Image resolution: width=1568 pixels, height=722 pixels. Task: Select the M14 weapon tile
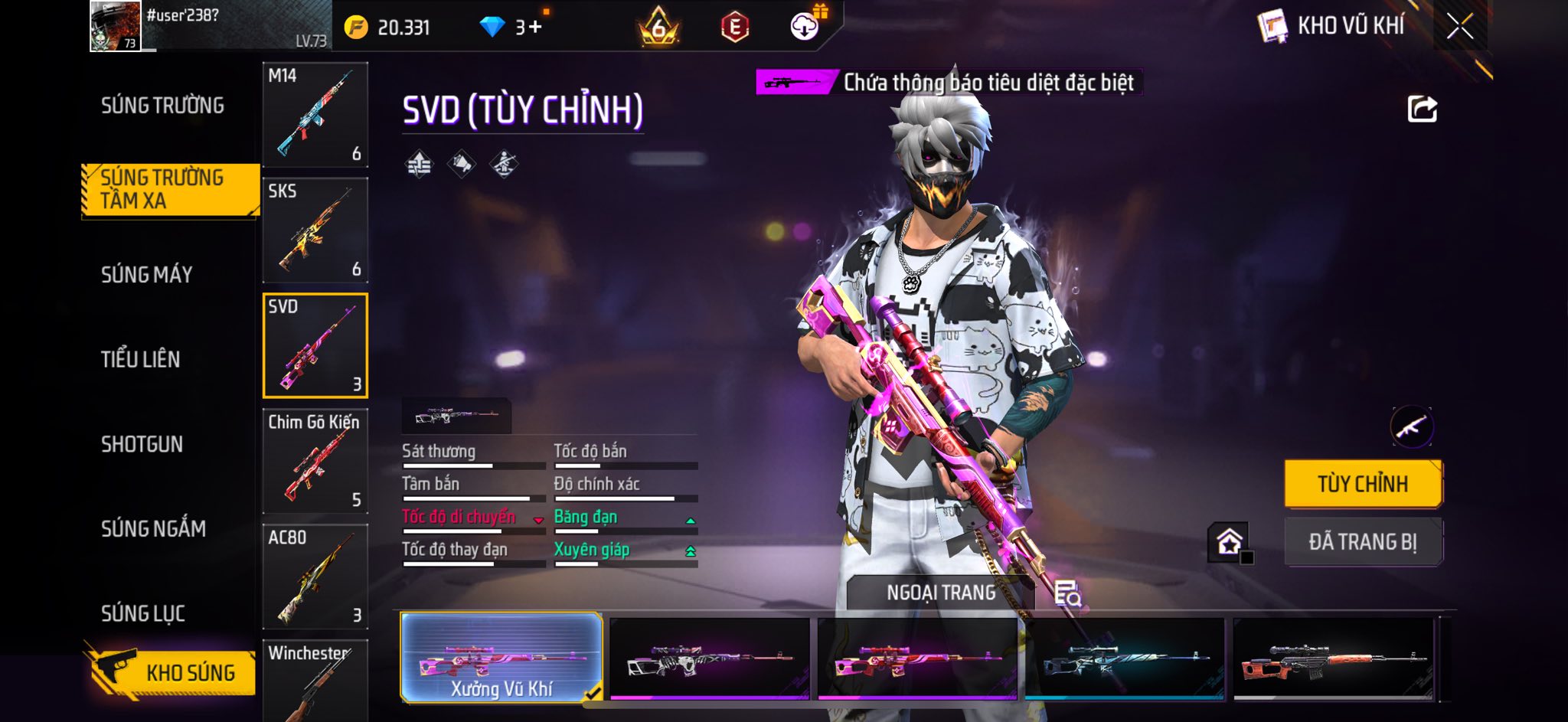coord(315,115)
